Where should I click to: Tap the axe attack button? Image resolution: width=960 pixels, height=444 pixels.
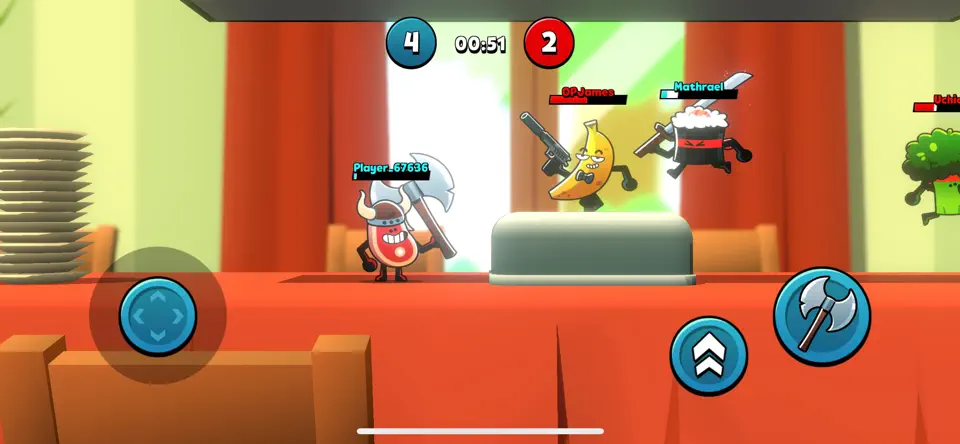pyautogui.click(x=821, y=316)
